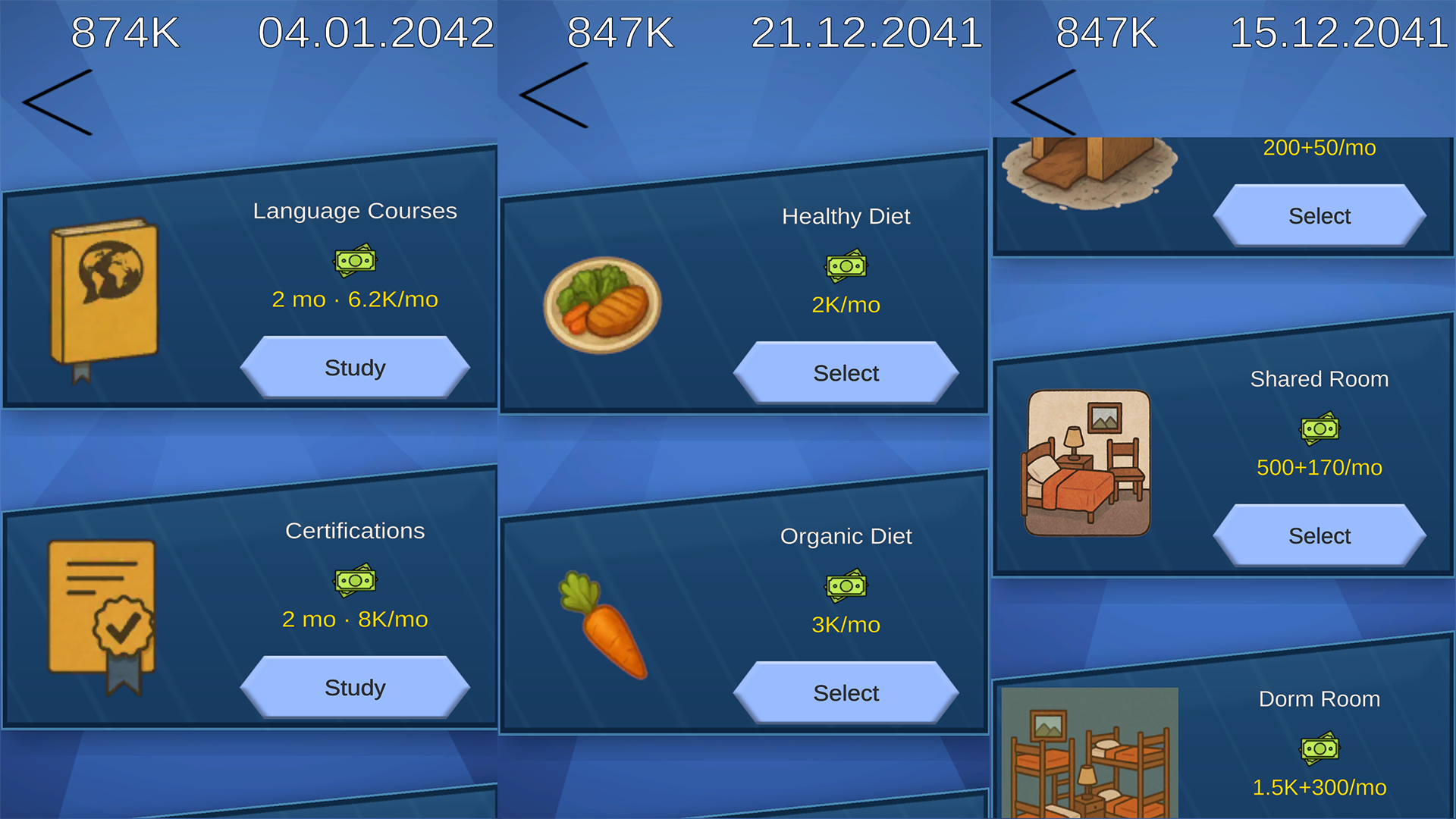
Task: Click the money icon under Shared Room
Action: pyautogui.click(x=1319, y=428)
